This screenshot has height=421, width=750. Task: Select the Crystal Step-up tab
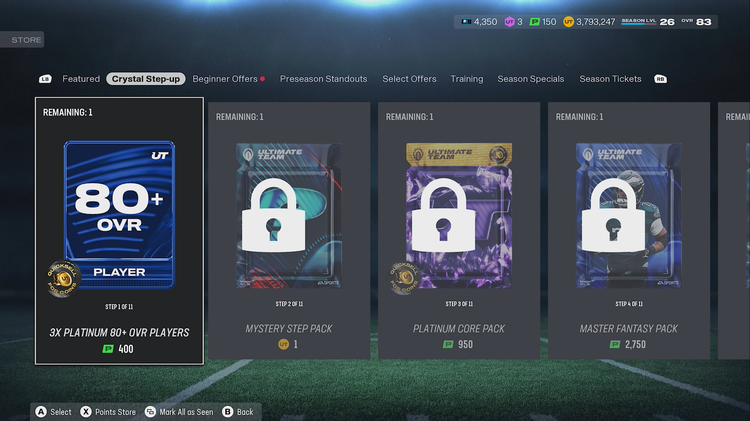(146, 79)
